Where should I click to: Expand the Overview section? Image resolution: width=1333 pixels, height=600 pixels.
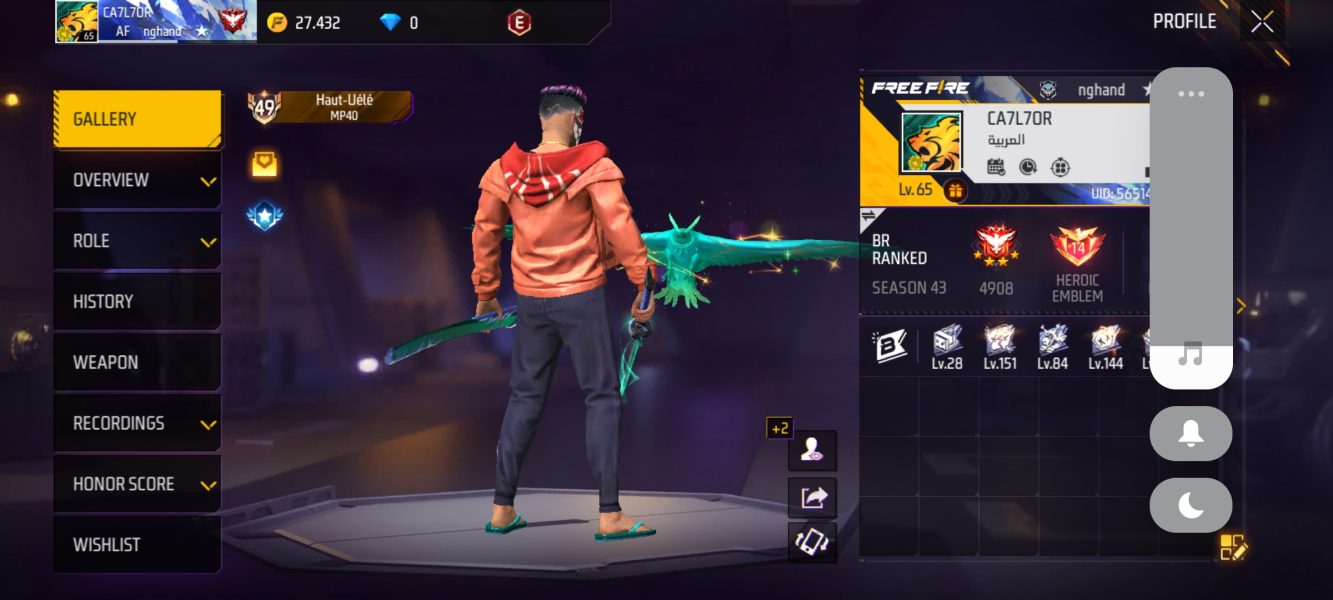click(137, 180)
